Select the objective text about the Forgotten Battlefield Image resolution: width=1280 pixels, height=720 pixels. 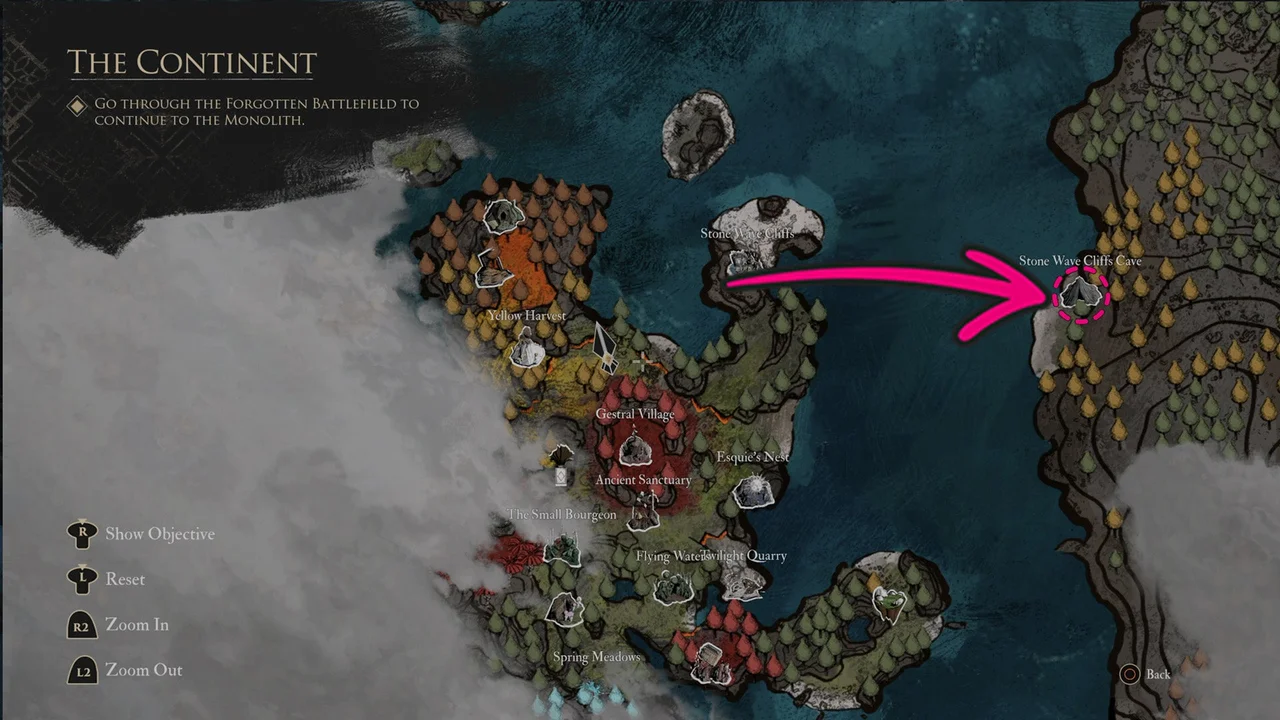255,111
